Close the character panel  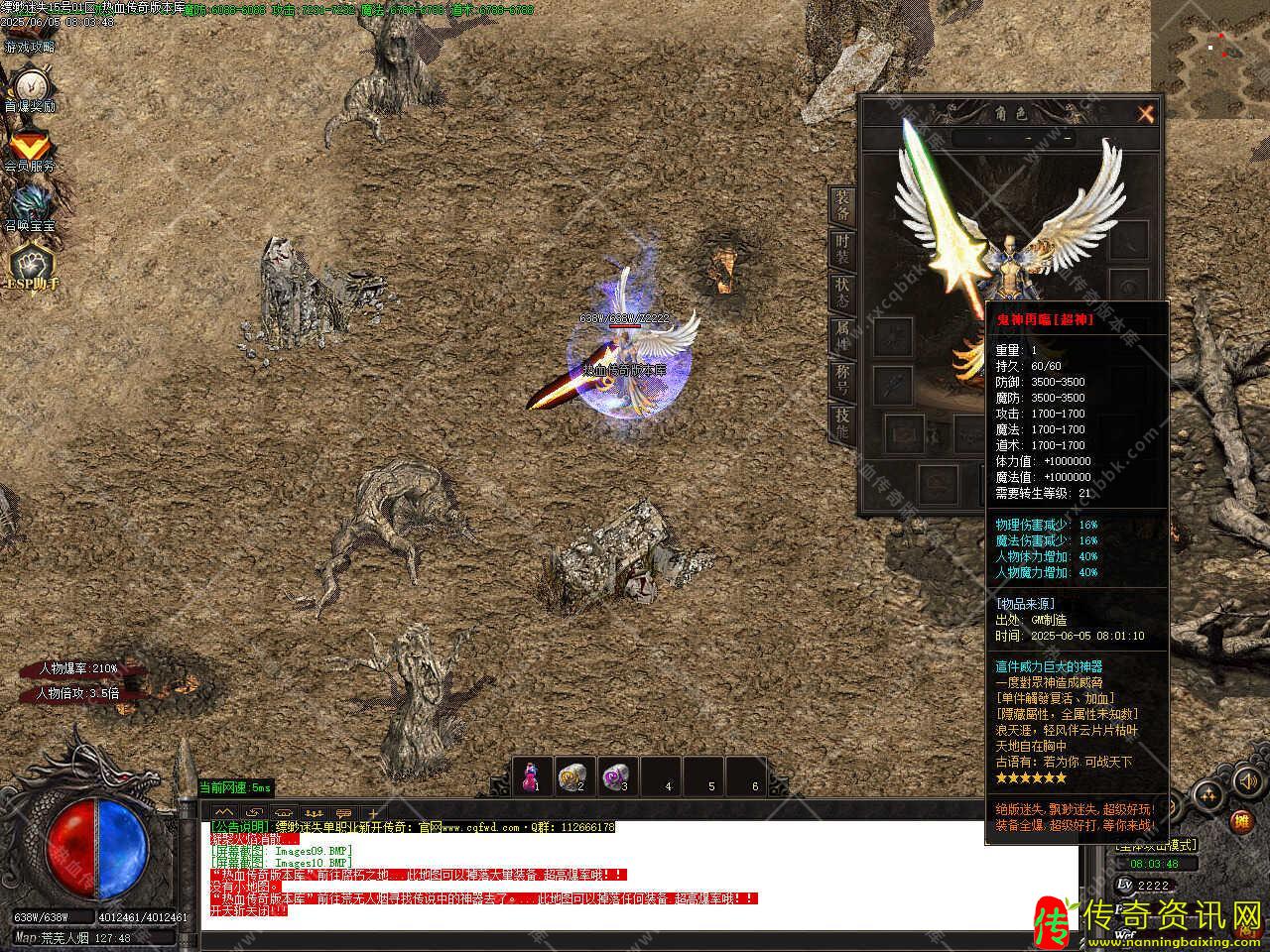1146,114
